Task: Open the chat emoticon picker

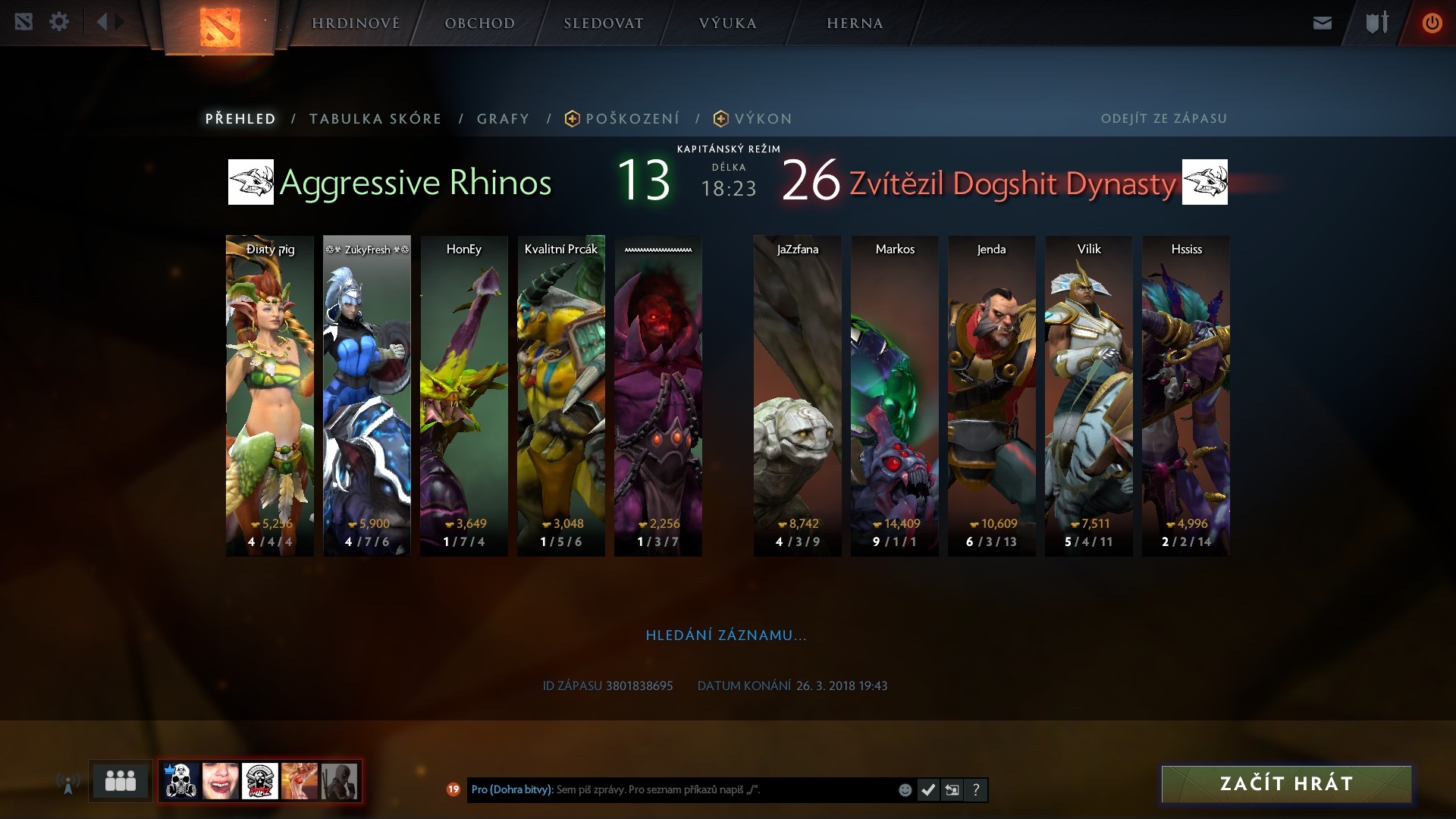Action: pos(905,790)
